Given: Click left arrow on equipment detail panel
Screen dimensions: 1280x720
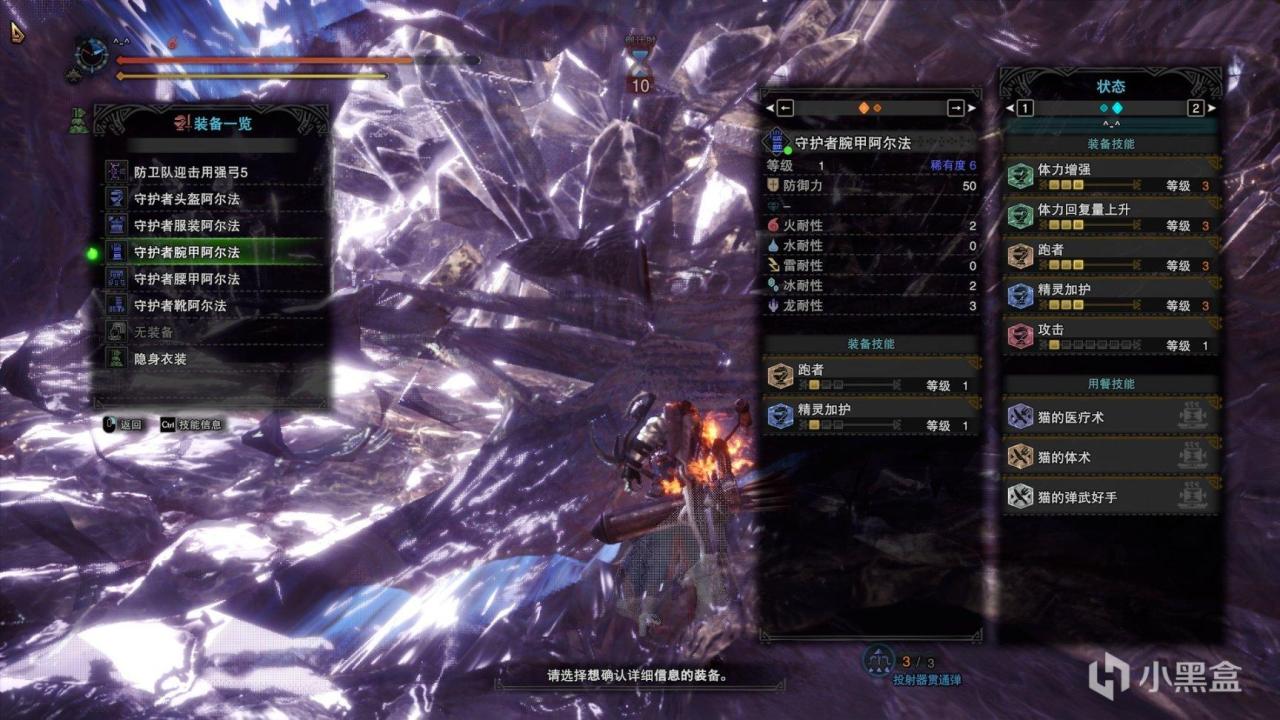Looking at the screenshot, I should 785,108.
